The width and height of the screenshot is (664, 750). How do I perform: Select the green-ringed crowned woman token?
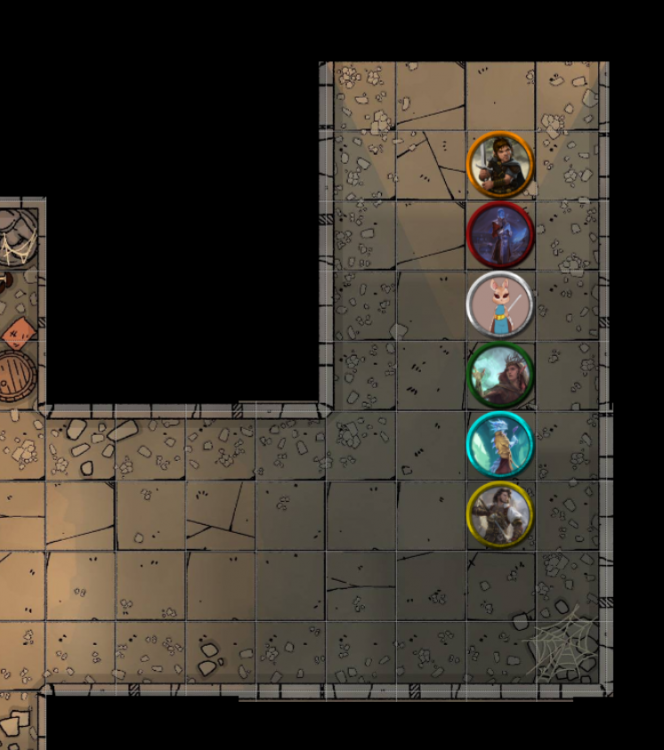(501, 375)
